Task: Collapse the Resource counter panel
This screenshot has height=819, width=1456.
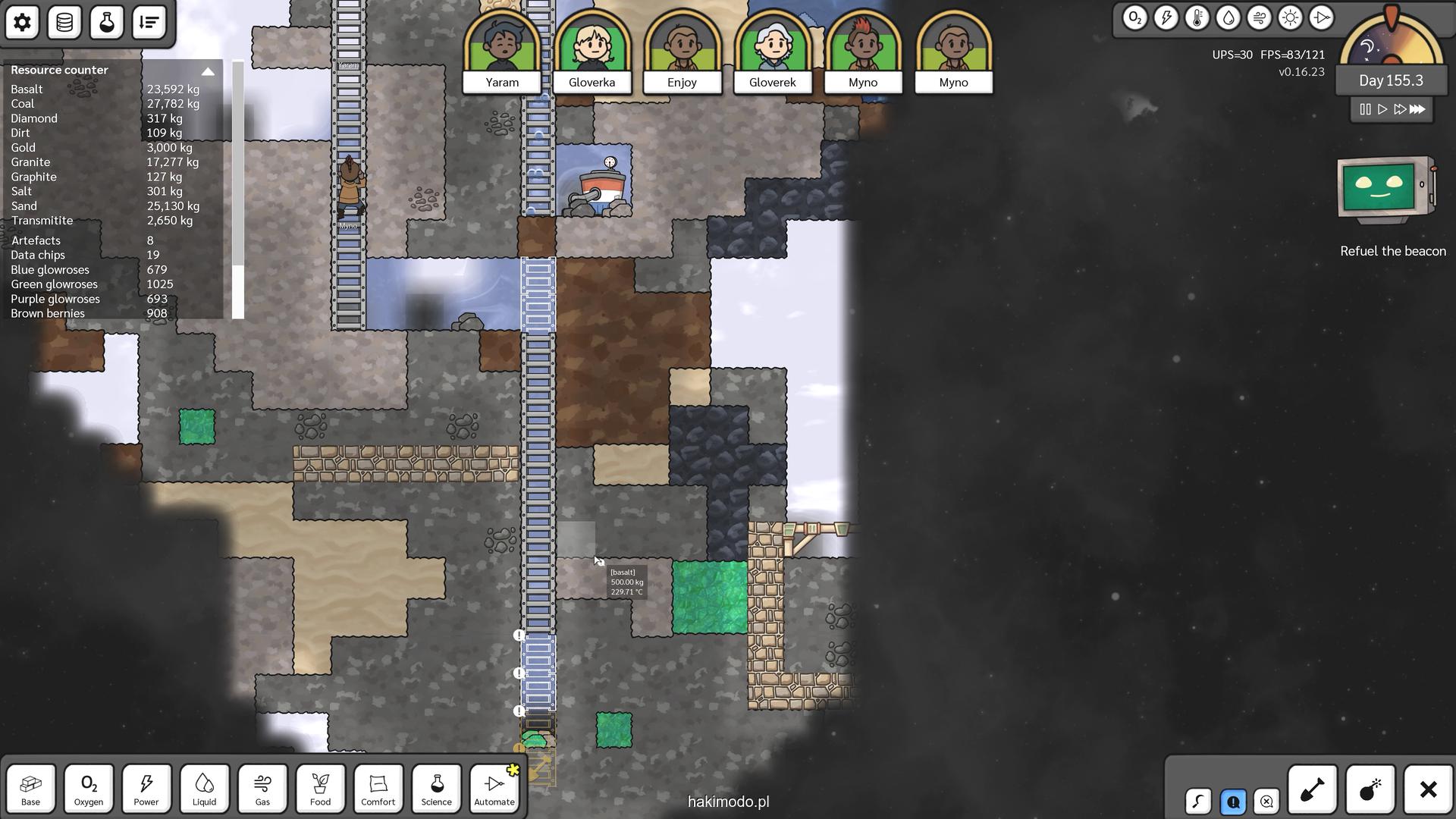Action: coord(208,71)
